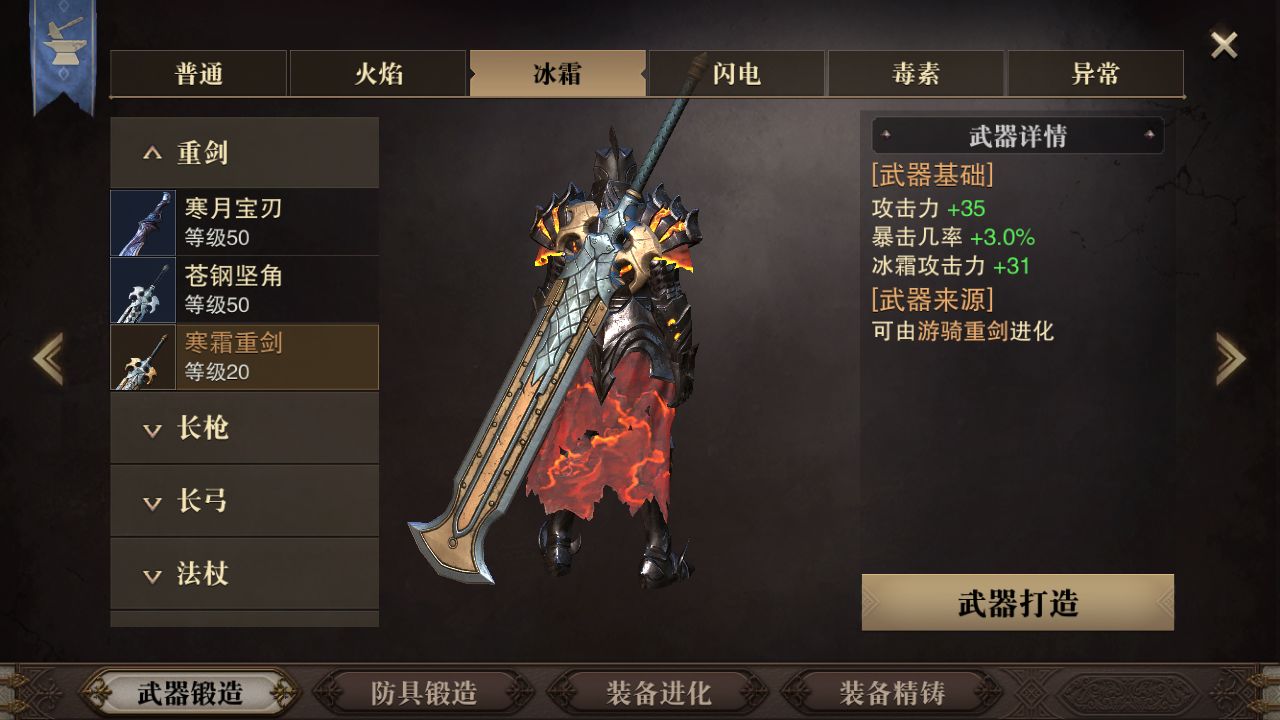Open the 防具锻造 armor forging section
The width and height of the screenshot is (1280, 720).
(424, 692)
